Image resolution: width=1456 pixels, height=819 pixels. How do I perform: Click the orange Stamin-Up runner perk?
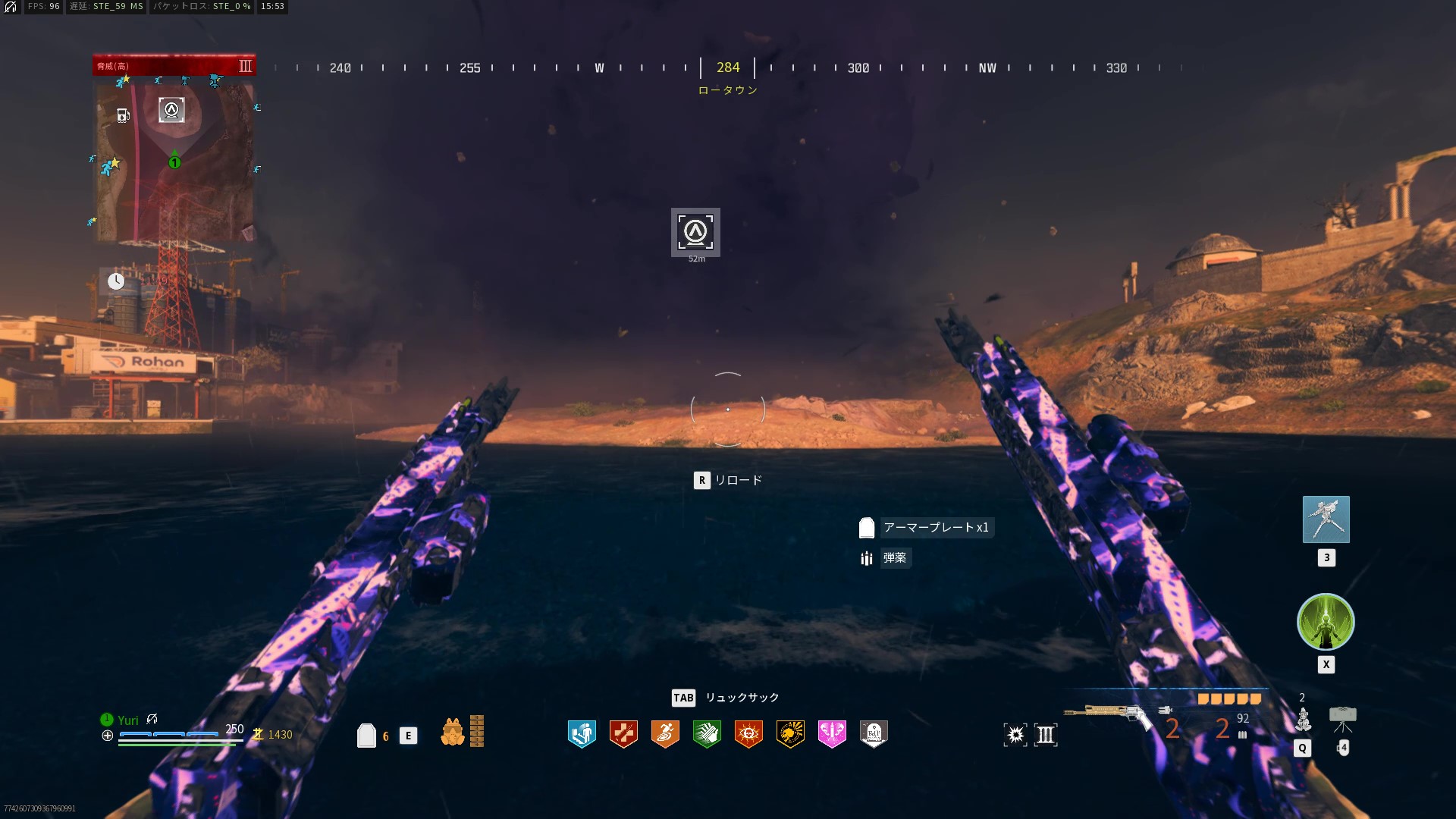665,733
